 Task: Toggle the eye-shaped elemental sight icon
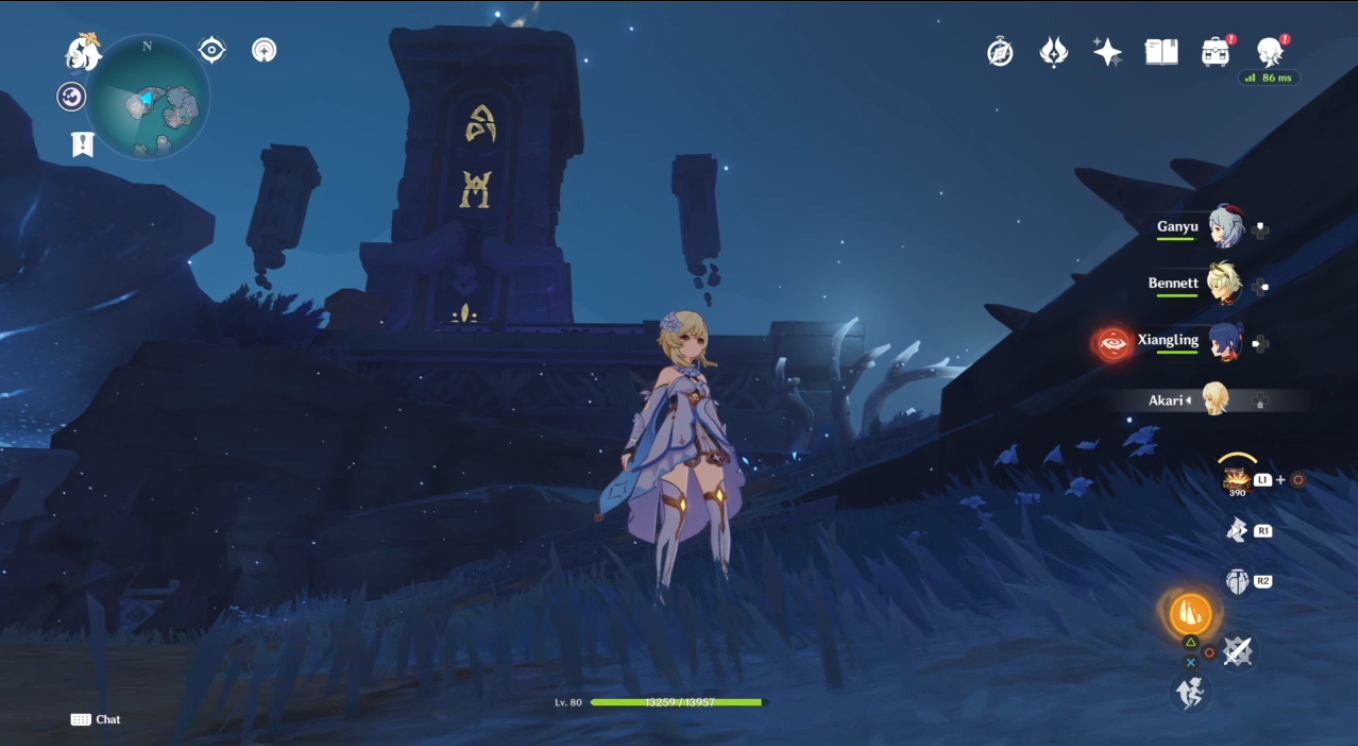coord(212,50)
